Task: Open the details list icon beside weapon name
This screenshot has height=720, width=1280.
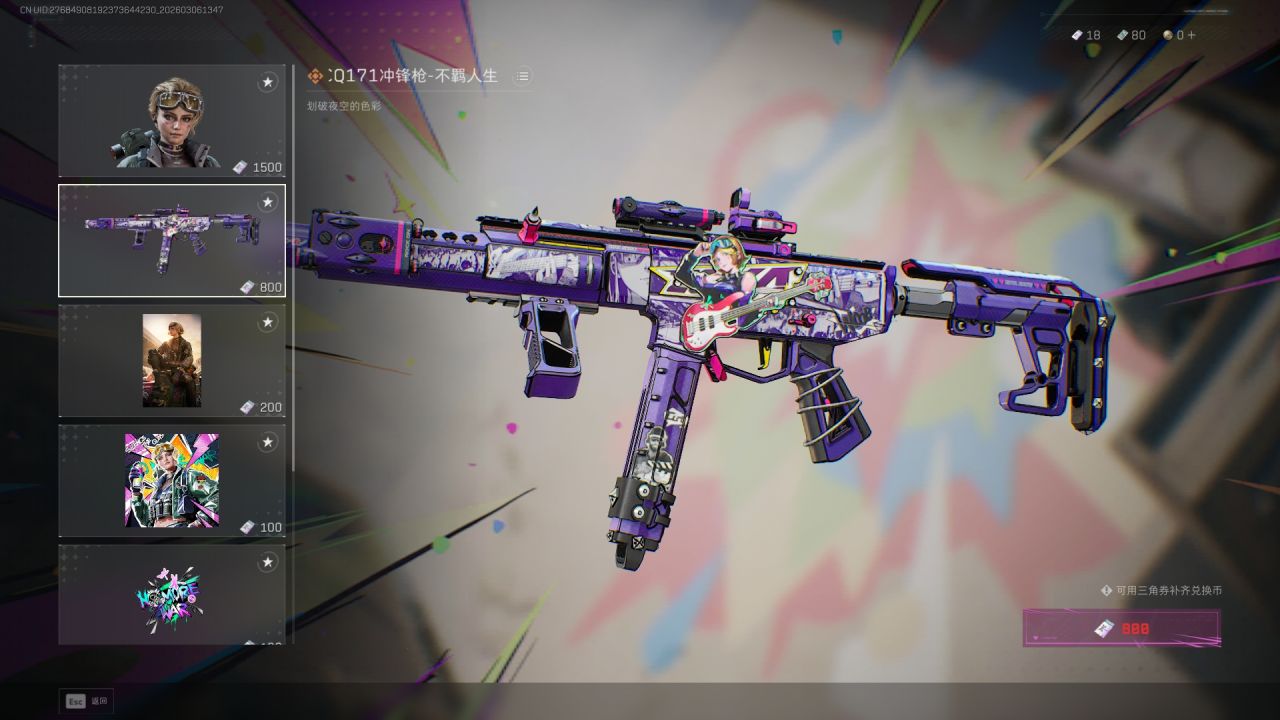Action: [522, 76]
